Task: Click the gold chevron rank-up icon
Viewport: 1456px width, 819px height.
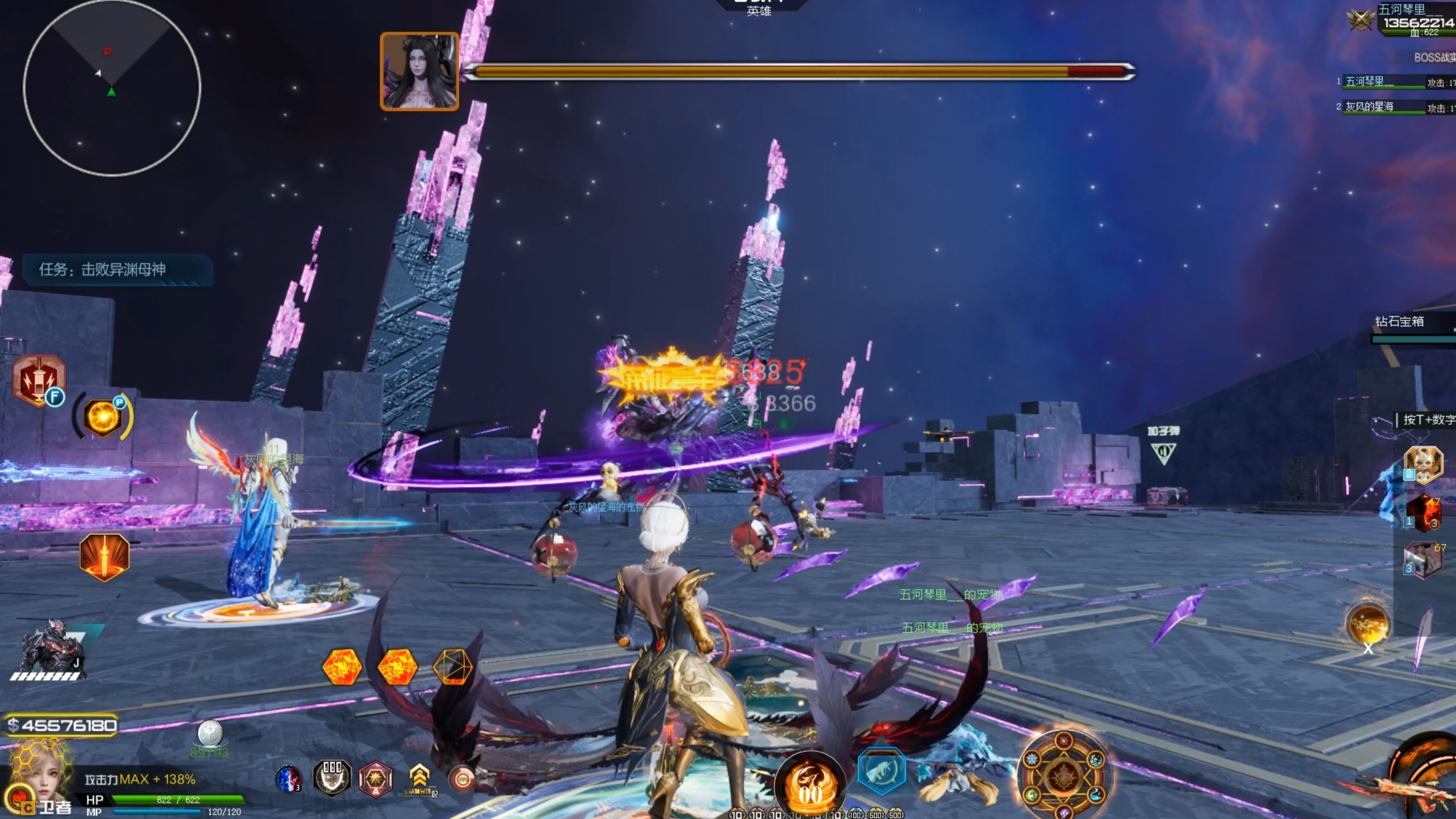Action: tap(419, 777)
